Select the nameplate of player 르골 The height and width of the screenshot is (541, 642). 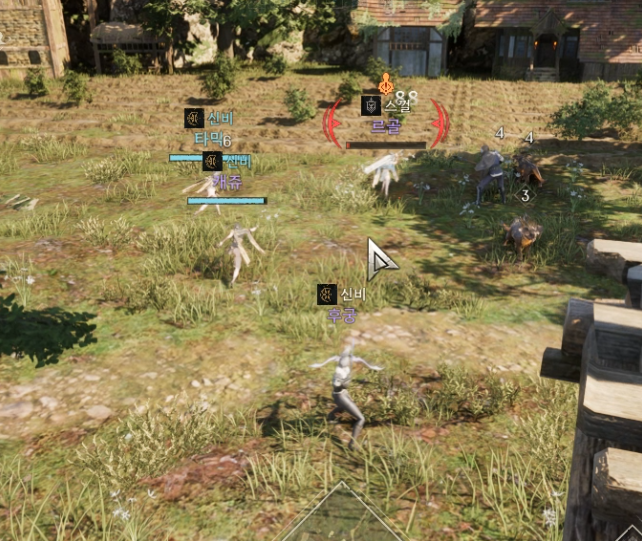pos(385,128)
